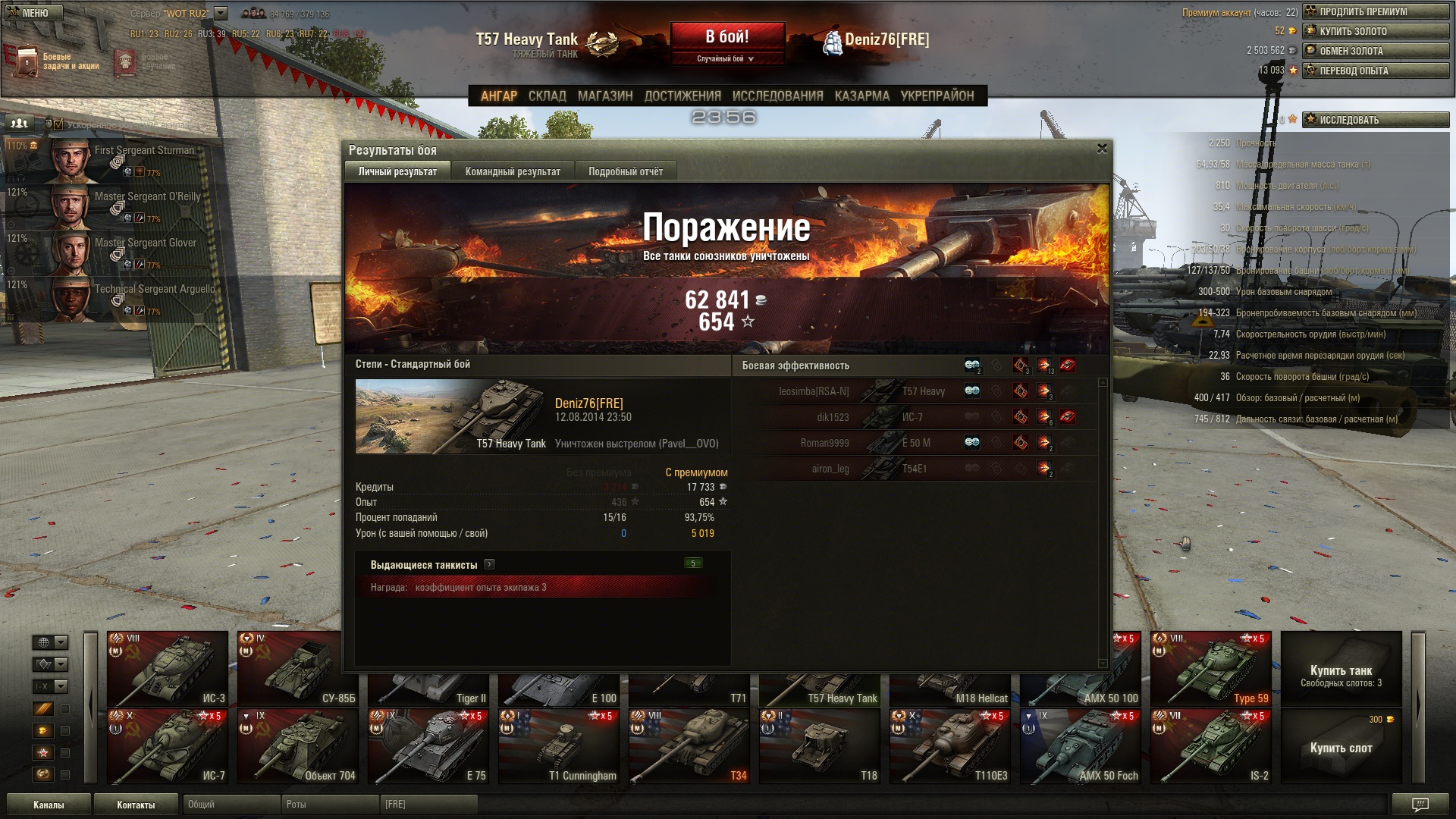Image resolution: width=1456 pixels, height=819 pixels.
Task: Start battle with the В бой! button
Action: [726, 37]
